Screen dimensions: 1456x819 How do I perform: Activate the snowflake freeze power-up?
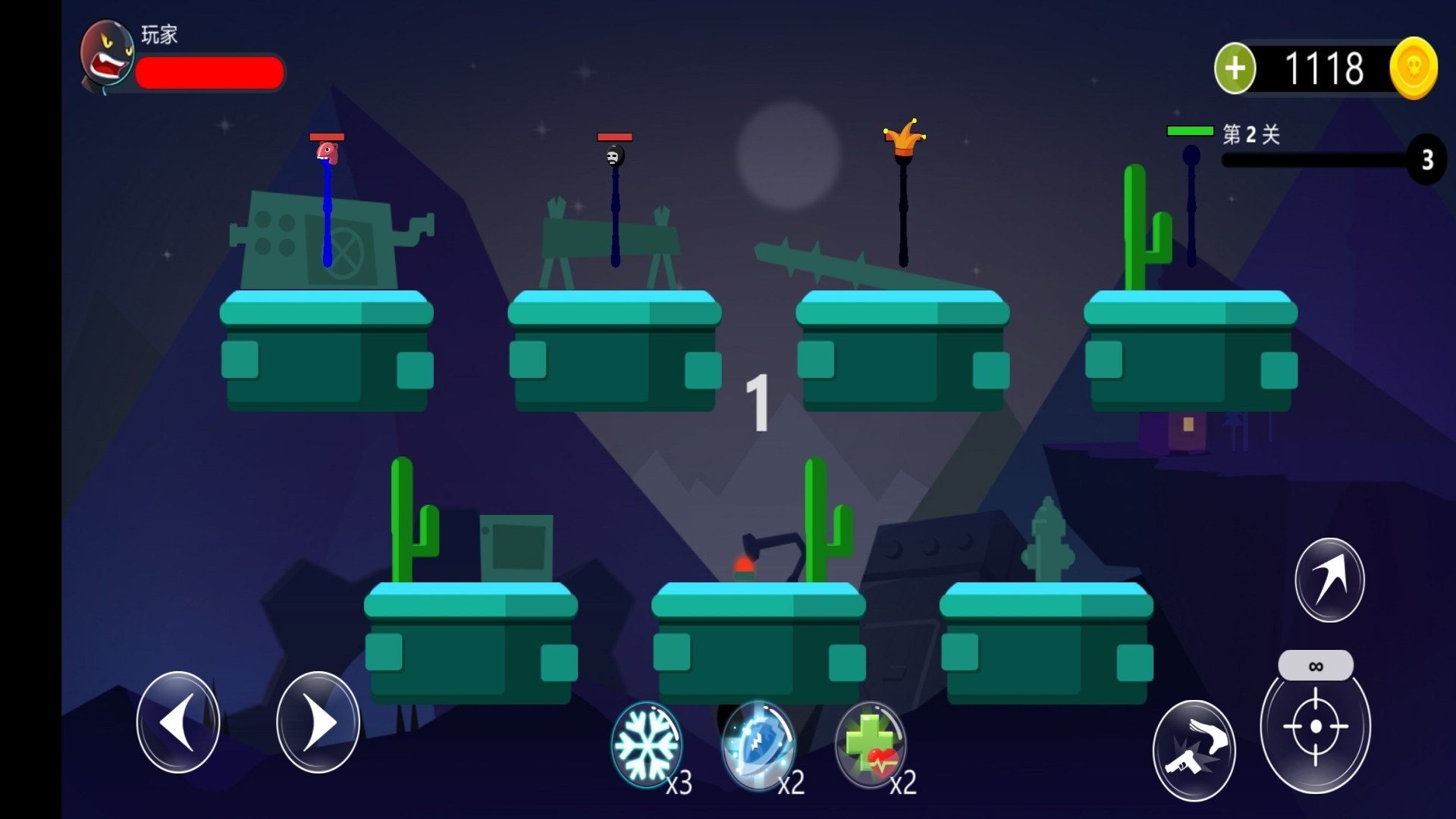pyautogui.click(x=646, y=745)
